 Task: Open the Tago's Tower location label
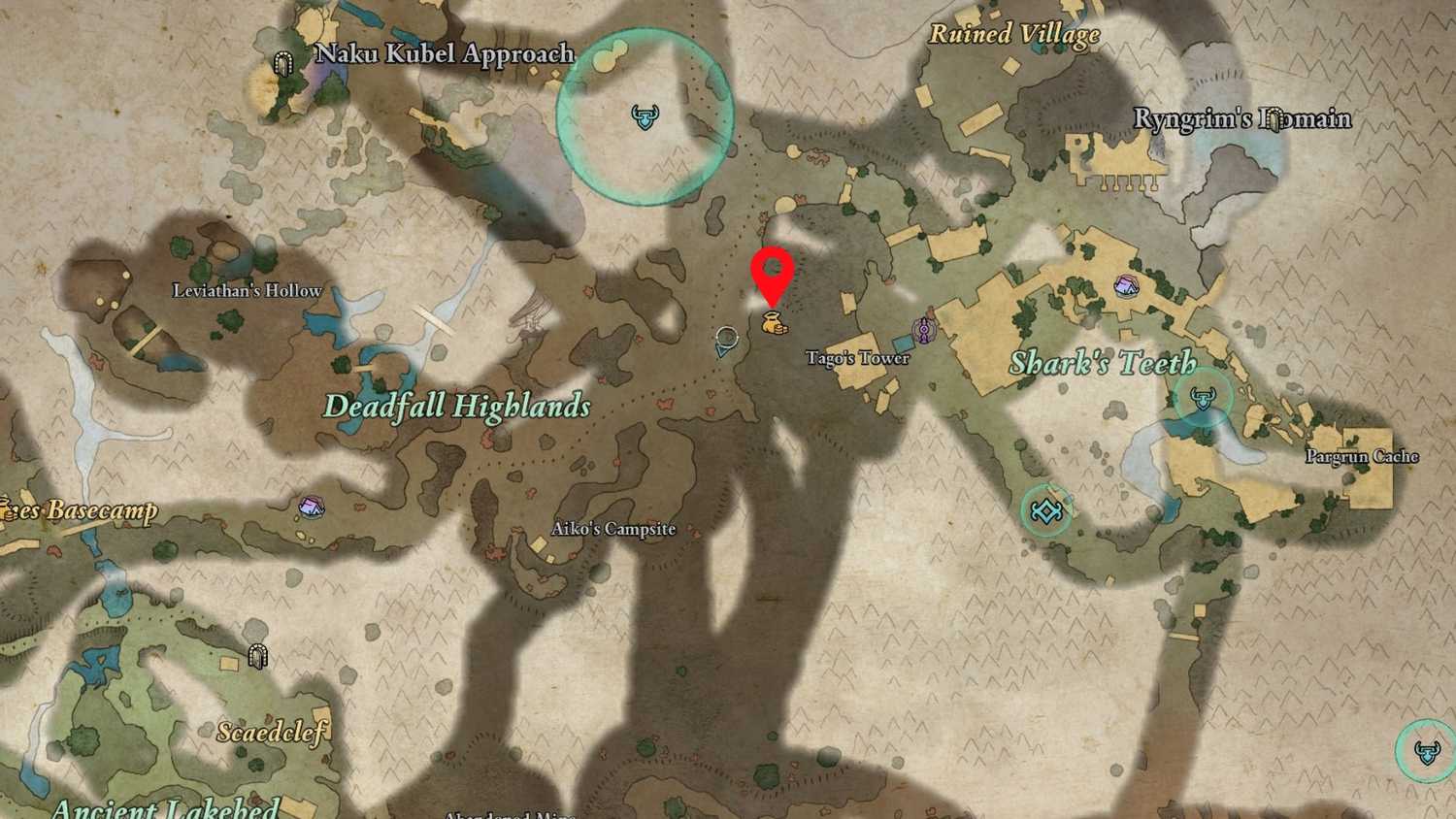(x=855, y=358)
